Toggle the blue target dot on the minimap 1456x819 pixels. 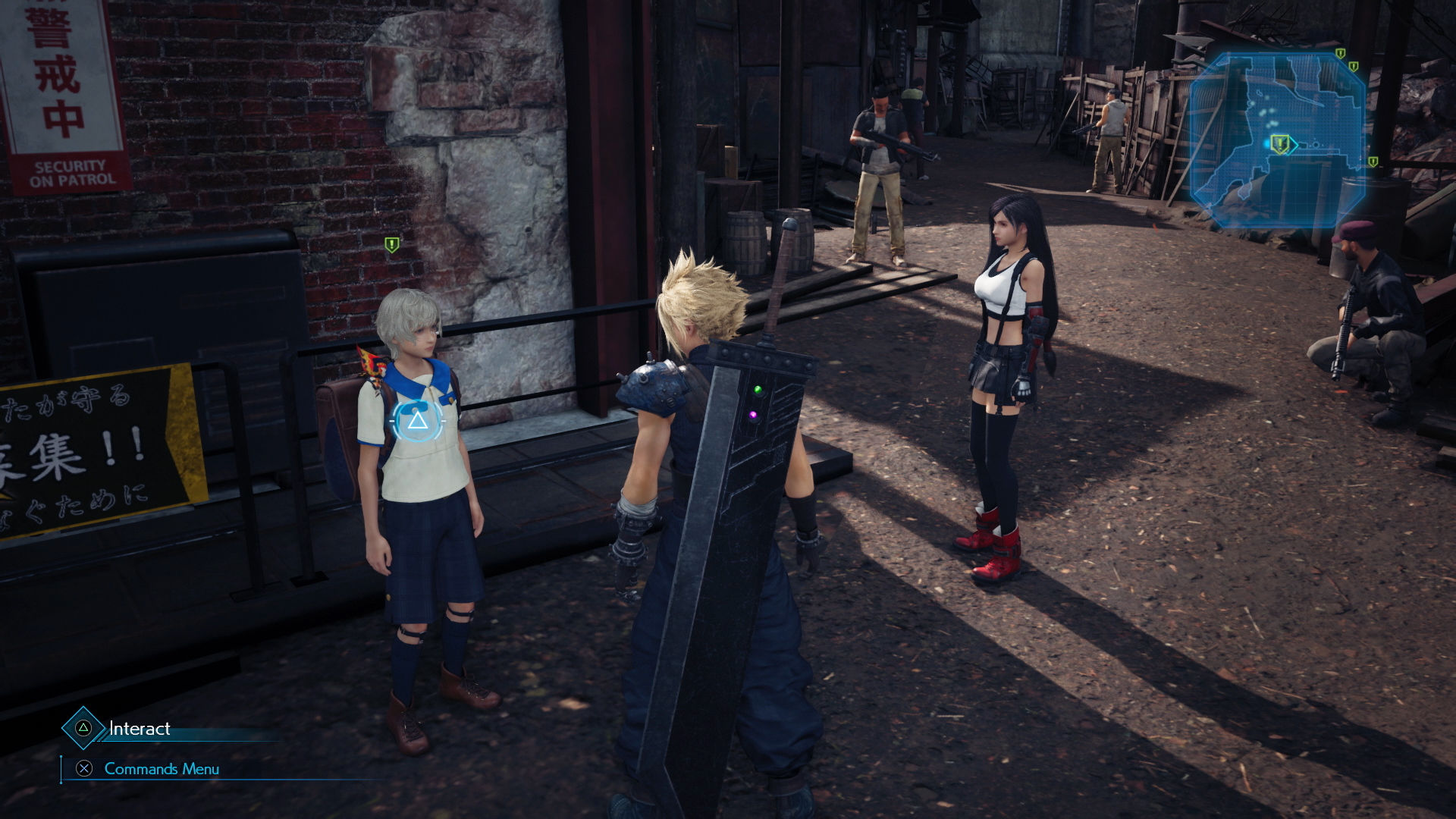click(1266, 143)
